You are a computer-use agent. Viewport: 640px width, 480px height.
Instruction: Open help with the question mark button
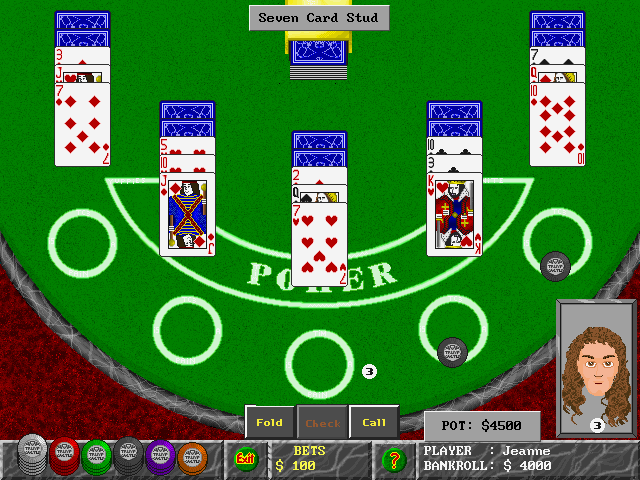[393, 460]
